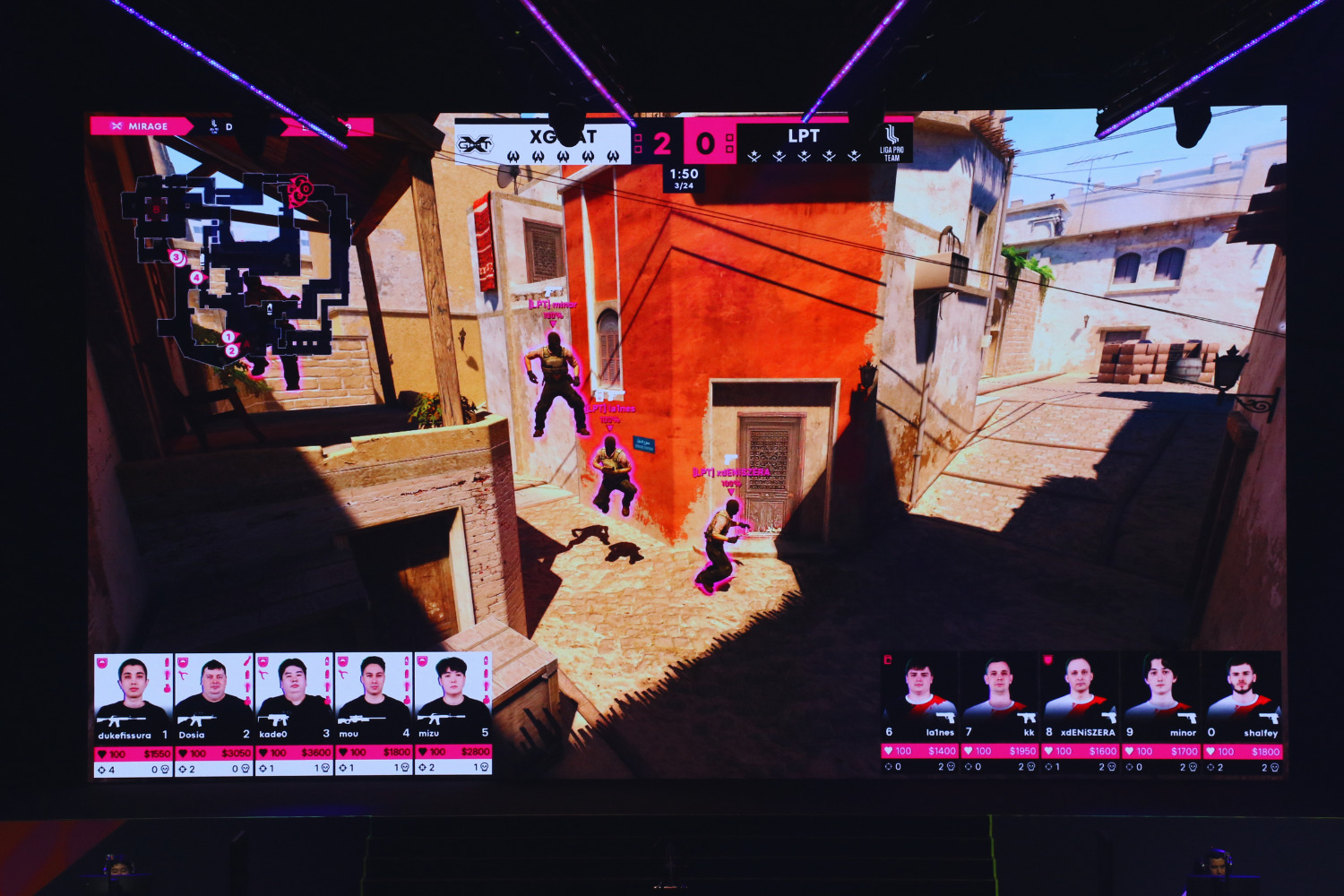The image size is (1344, 896).
Task: Click the skull kill counter on mizu's card
Action: click(484, 765)
